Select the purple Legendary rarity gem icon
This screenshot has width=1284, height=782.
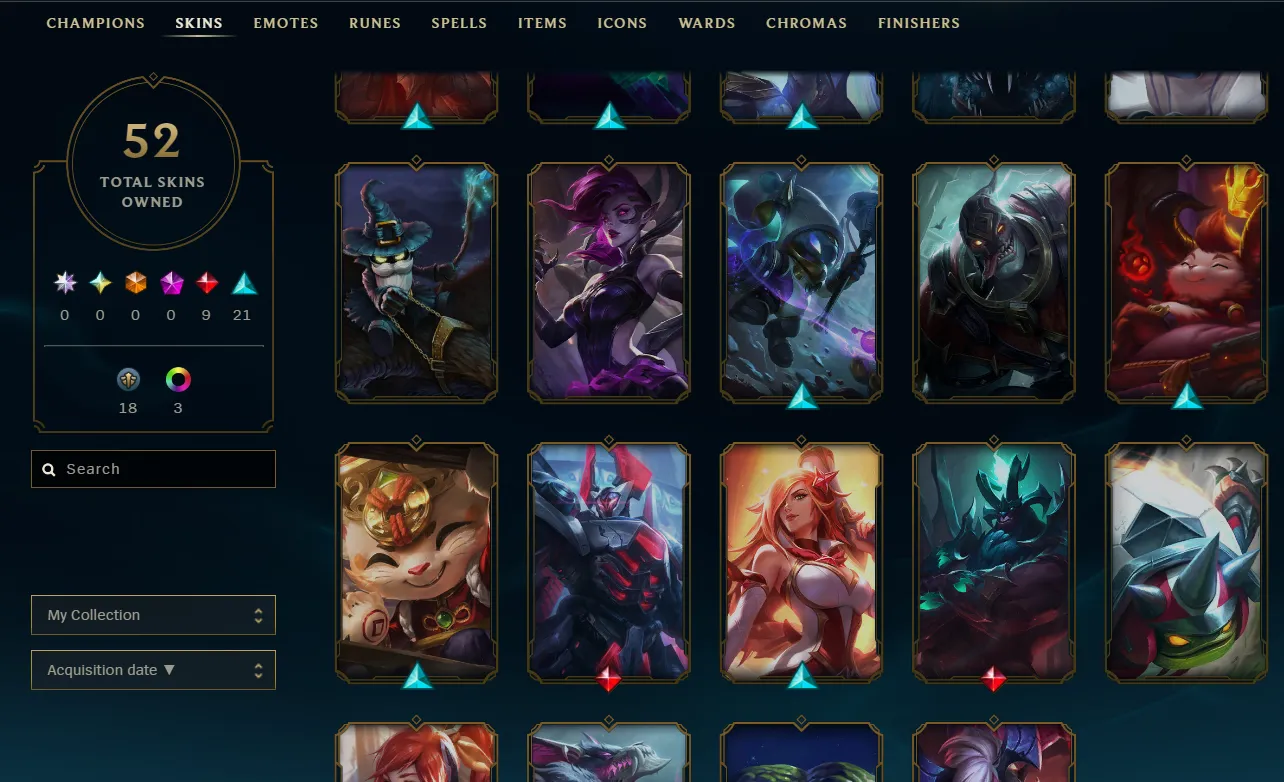coord(170,283)
